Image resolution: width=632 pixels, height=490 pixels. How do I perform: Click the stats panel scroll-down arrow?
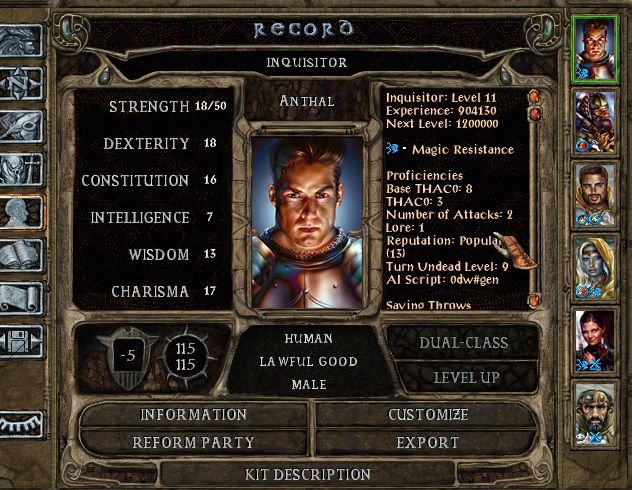[533, 298]
